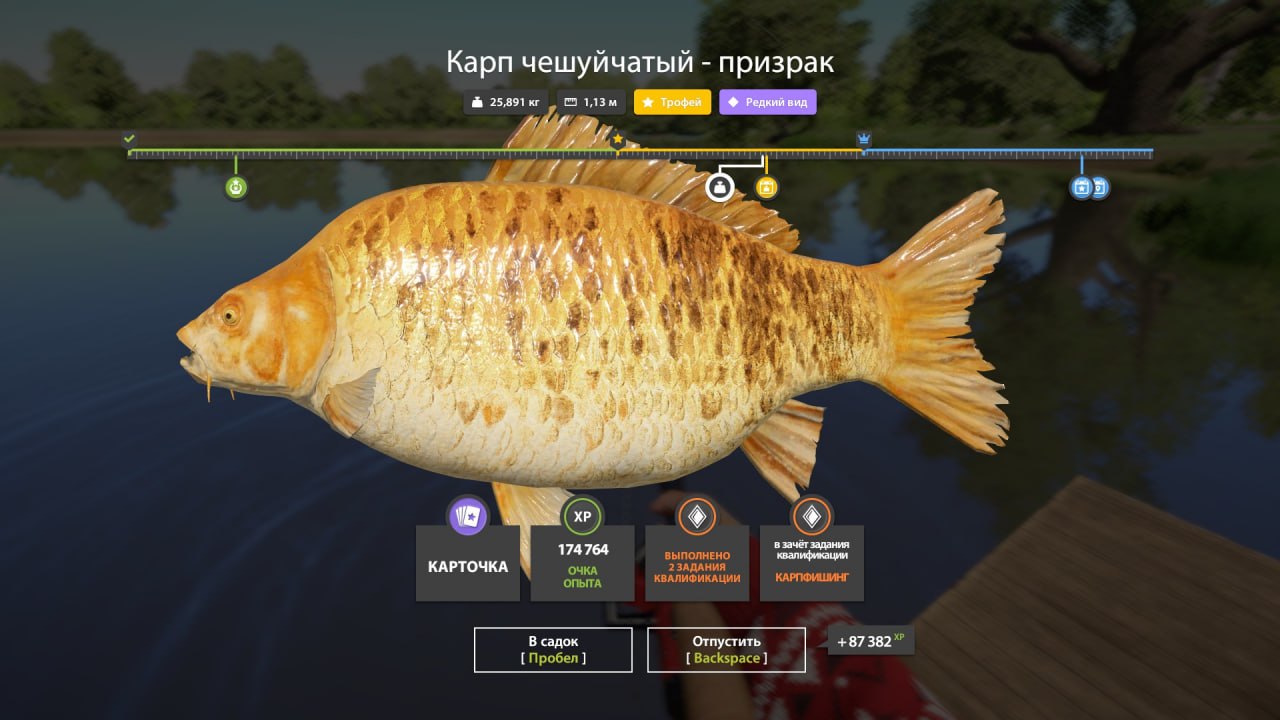Click the yellow Трофей badge

click(671, 101)
